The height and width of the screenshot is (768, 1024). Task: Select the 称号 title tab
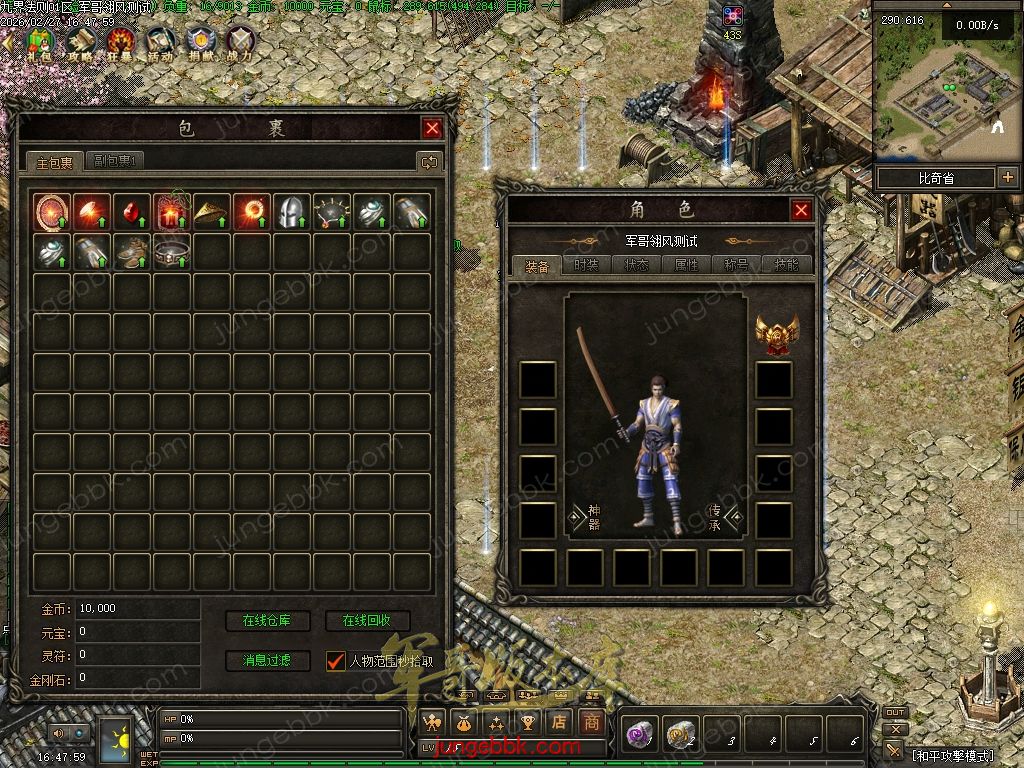pos(736,266)
